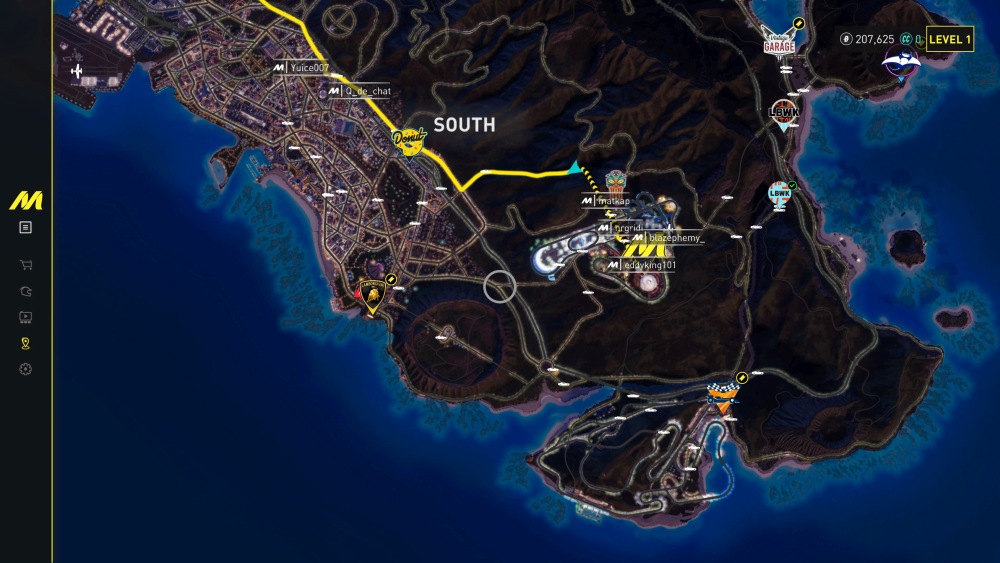Click the airplane marker at the airport

pyautogui.click(x=77, y=71)
